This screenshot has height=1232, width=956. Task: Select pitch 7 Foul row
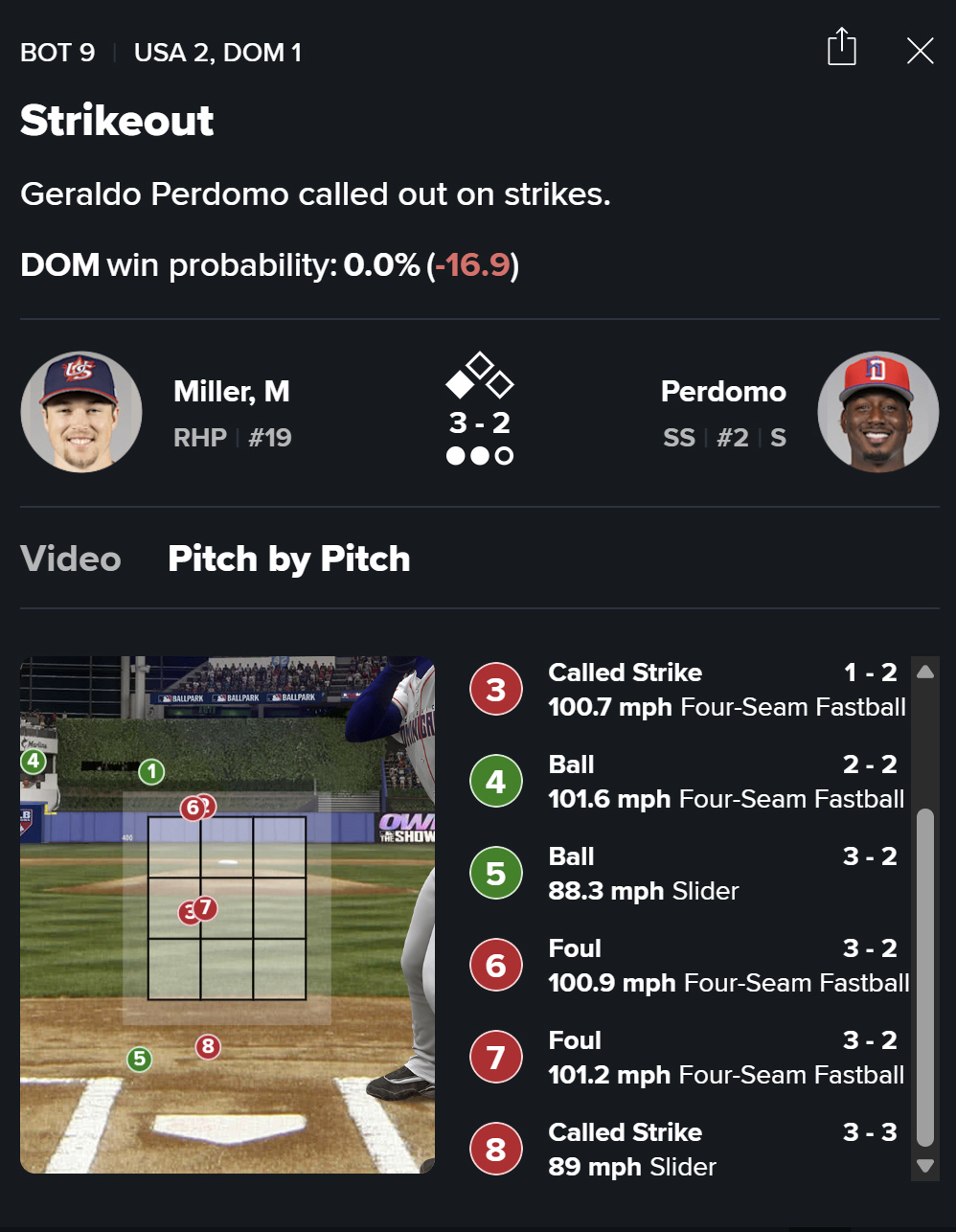[x=688, y=1058]
